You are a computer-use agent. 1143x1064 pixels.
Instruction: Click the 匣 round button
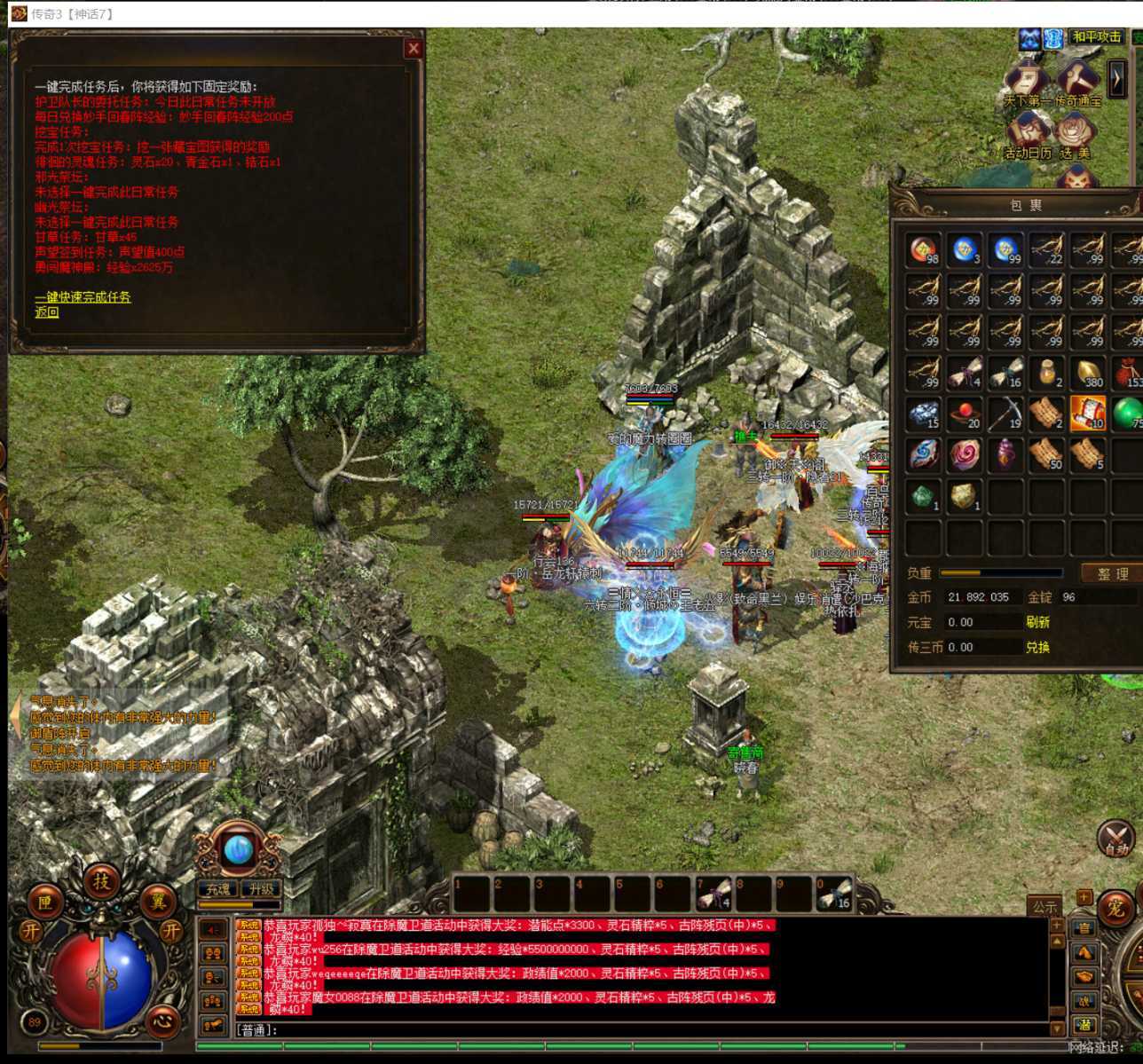[44, 902]
